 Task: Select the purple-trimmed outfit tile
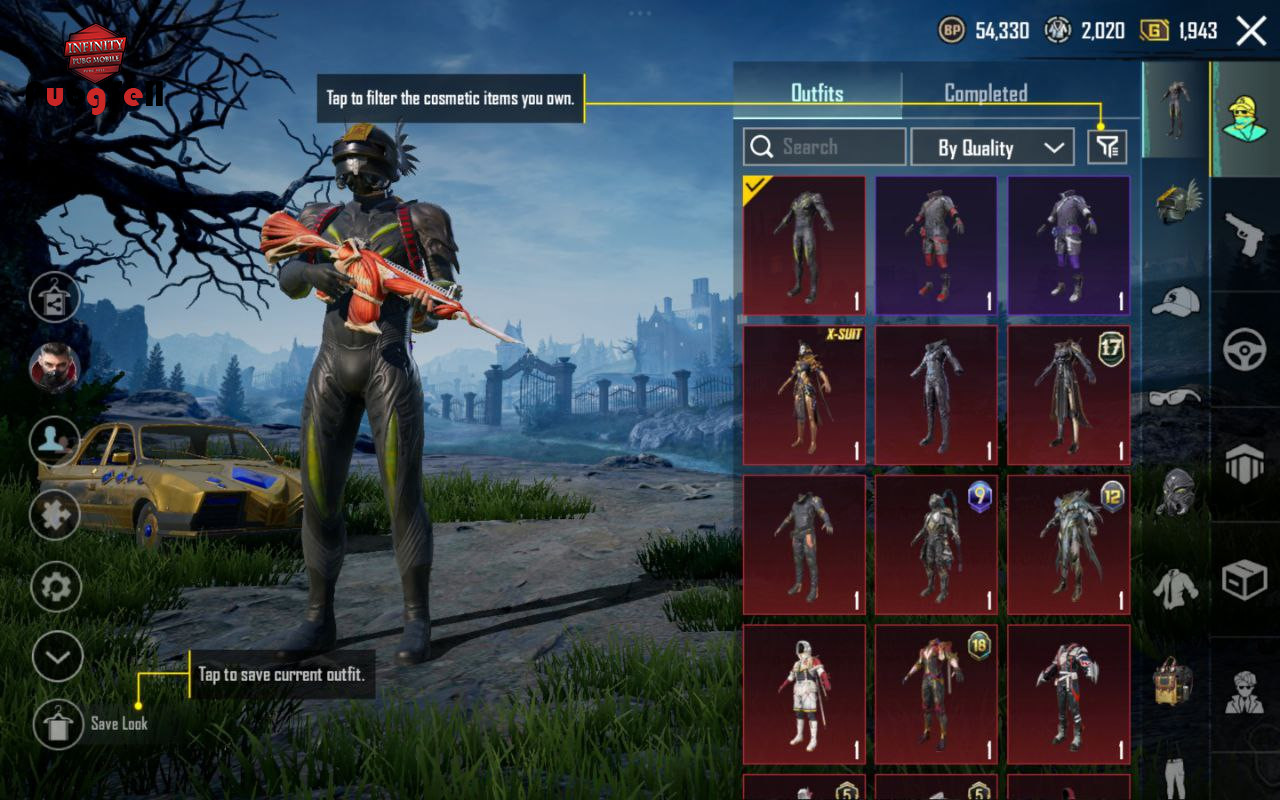[1068, 246]
